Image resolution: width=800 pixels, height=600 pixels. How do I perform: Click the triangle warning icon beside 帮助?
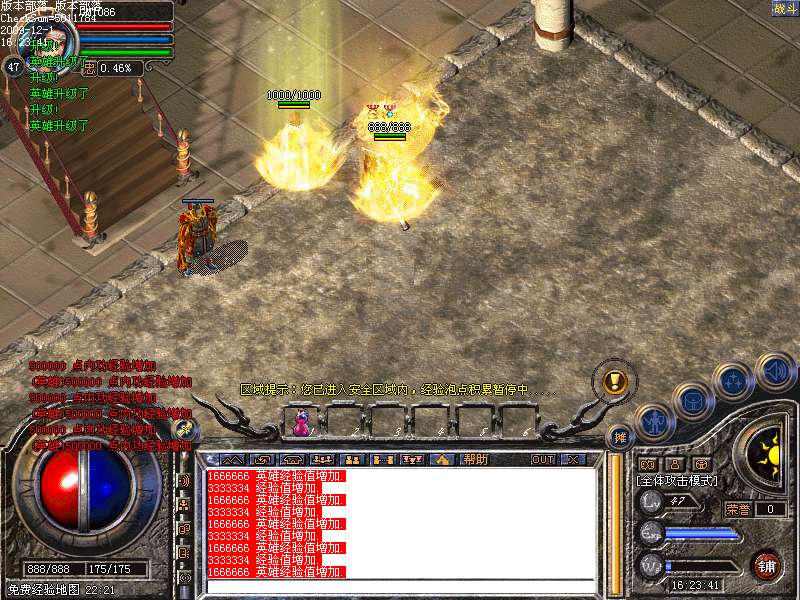pos(444,459)
